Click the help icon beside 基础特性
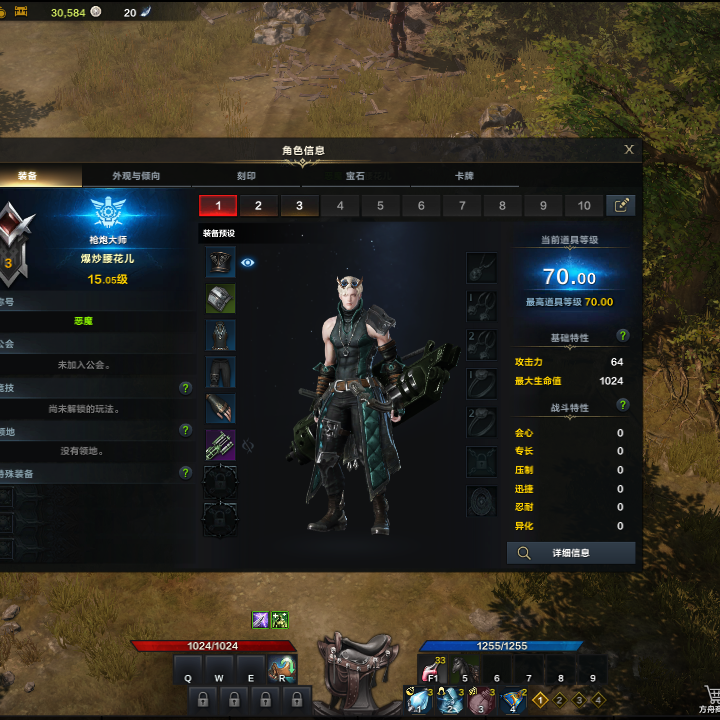Viewport: 720px width, 720px height. click(x=623, y=336)
